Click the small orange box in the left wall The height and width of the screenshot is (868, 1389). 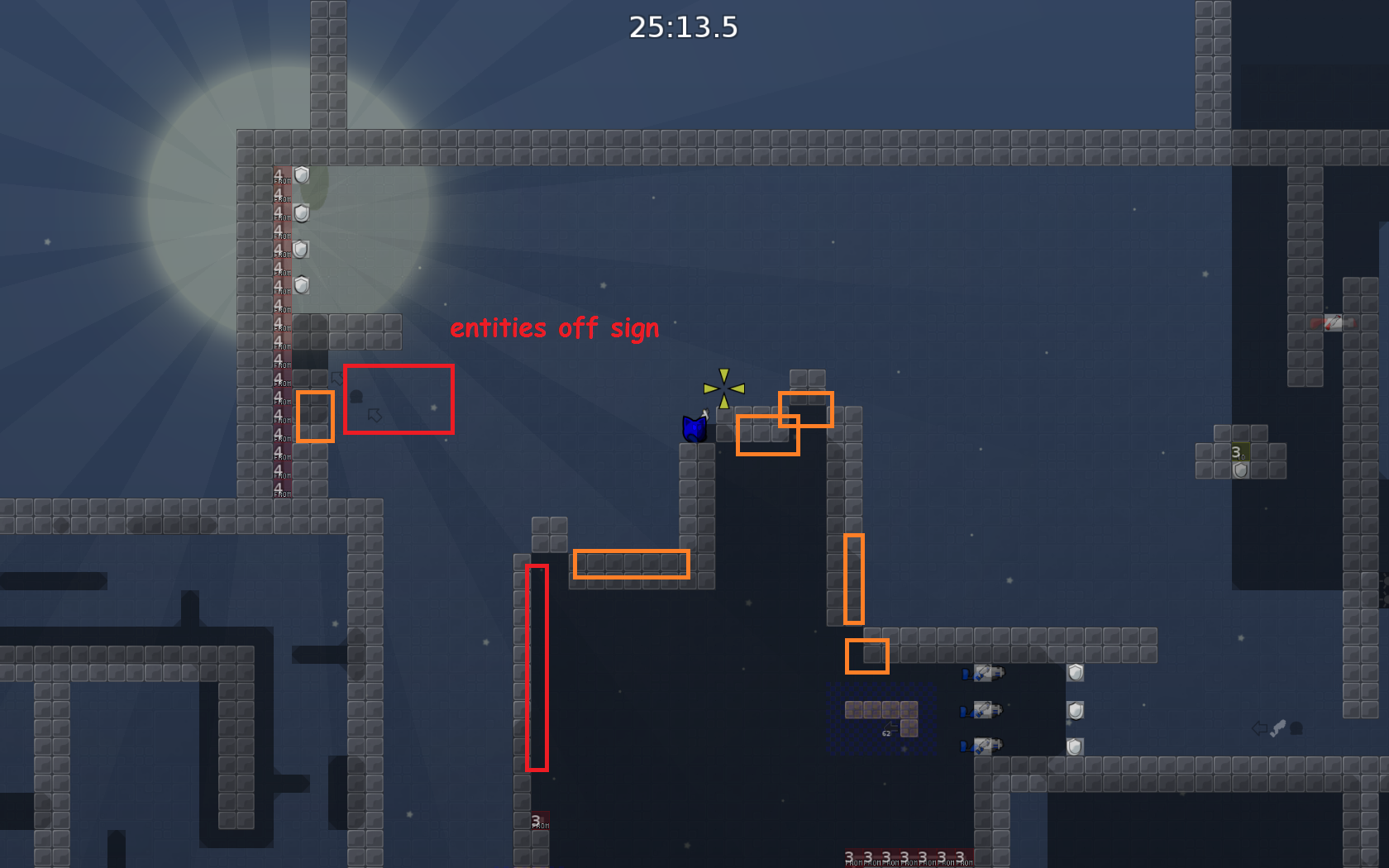click(x=316, y=417)
